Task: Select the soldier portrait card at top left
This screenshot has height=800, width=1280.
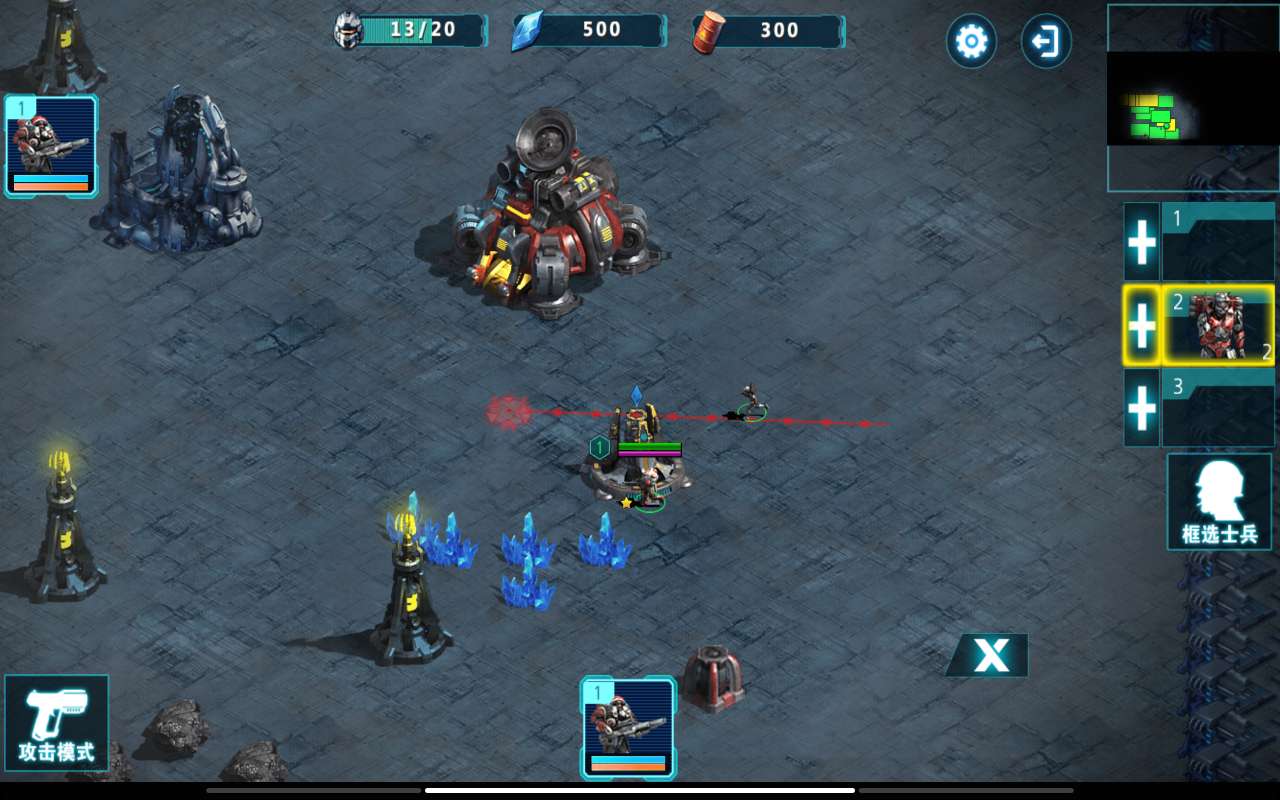Action: pos(51,145)
